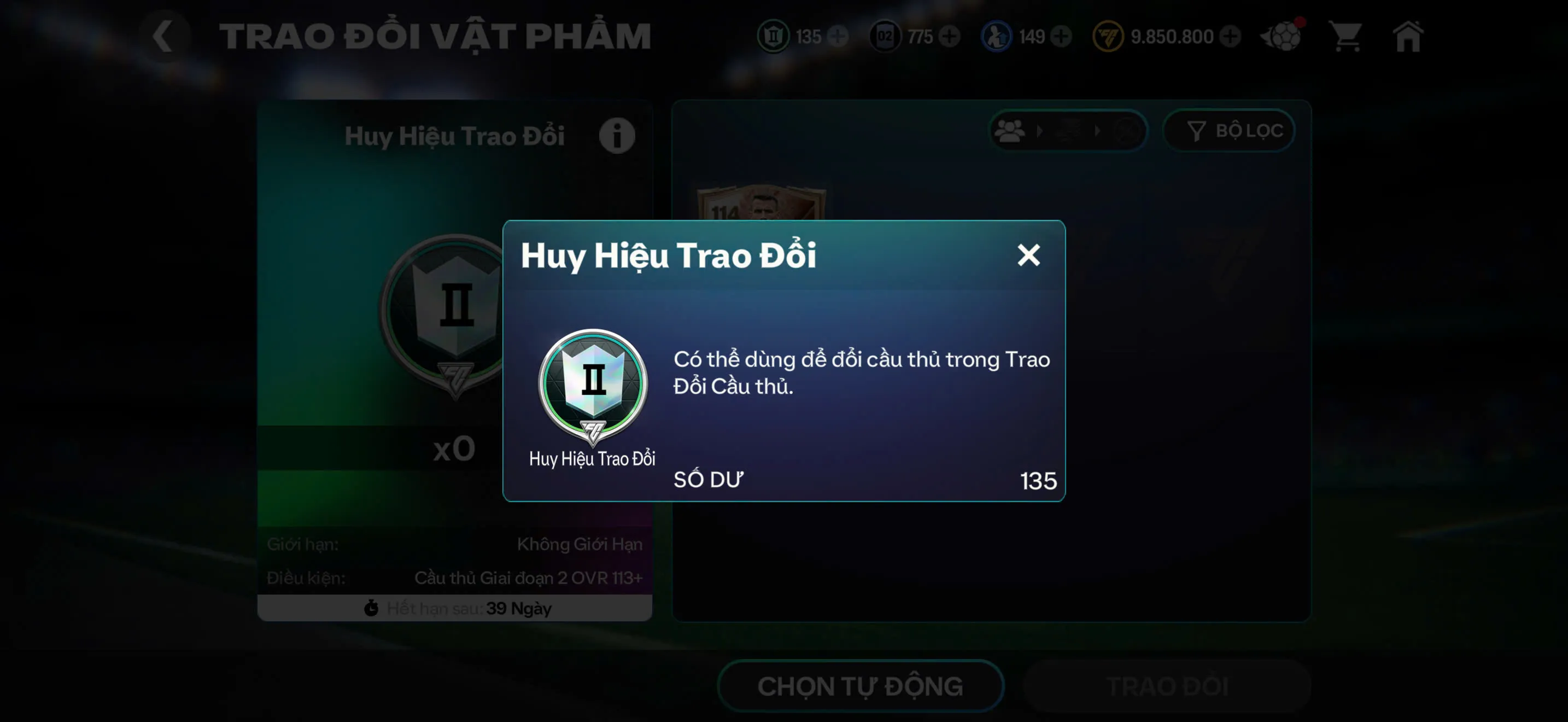Open info about Huy Hiệu Trao Đổi
1568x722 pixels.
[617, 135]
